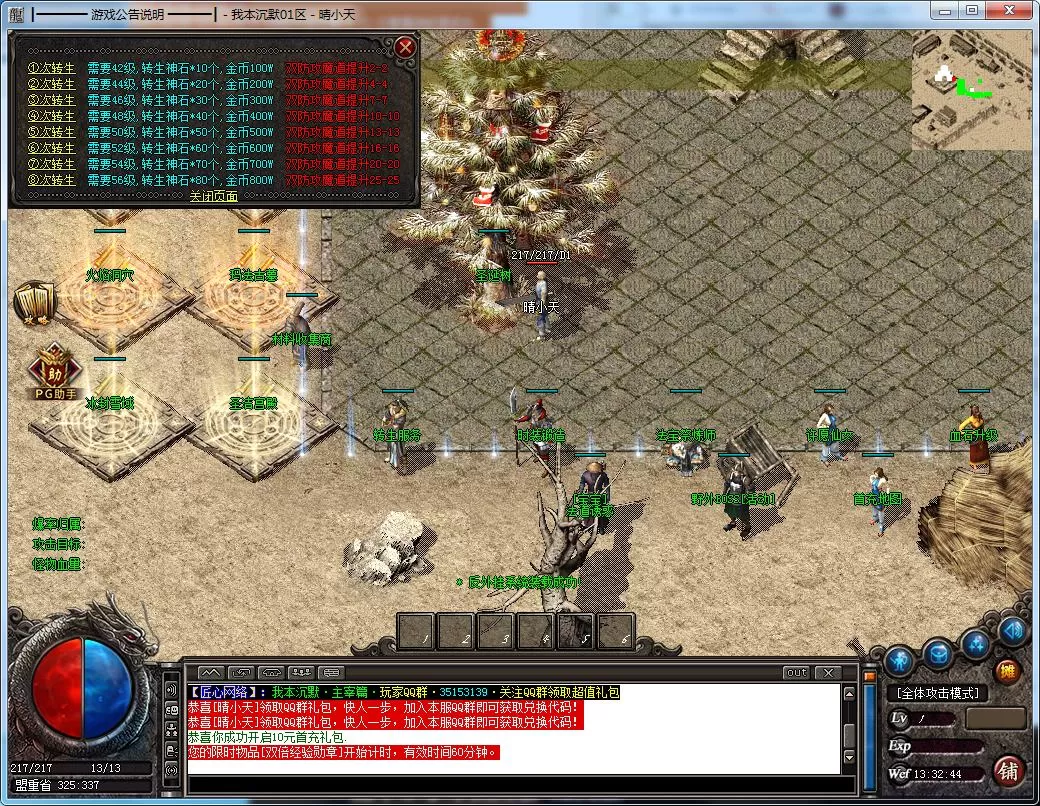The height and width of the screenshot is (806, 1040).
Task: Maximize the game window
Action: [x=971, y=11]
